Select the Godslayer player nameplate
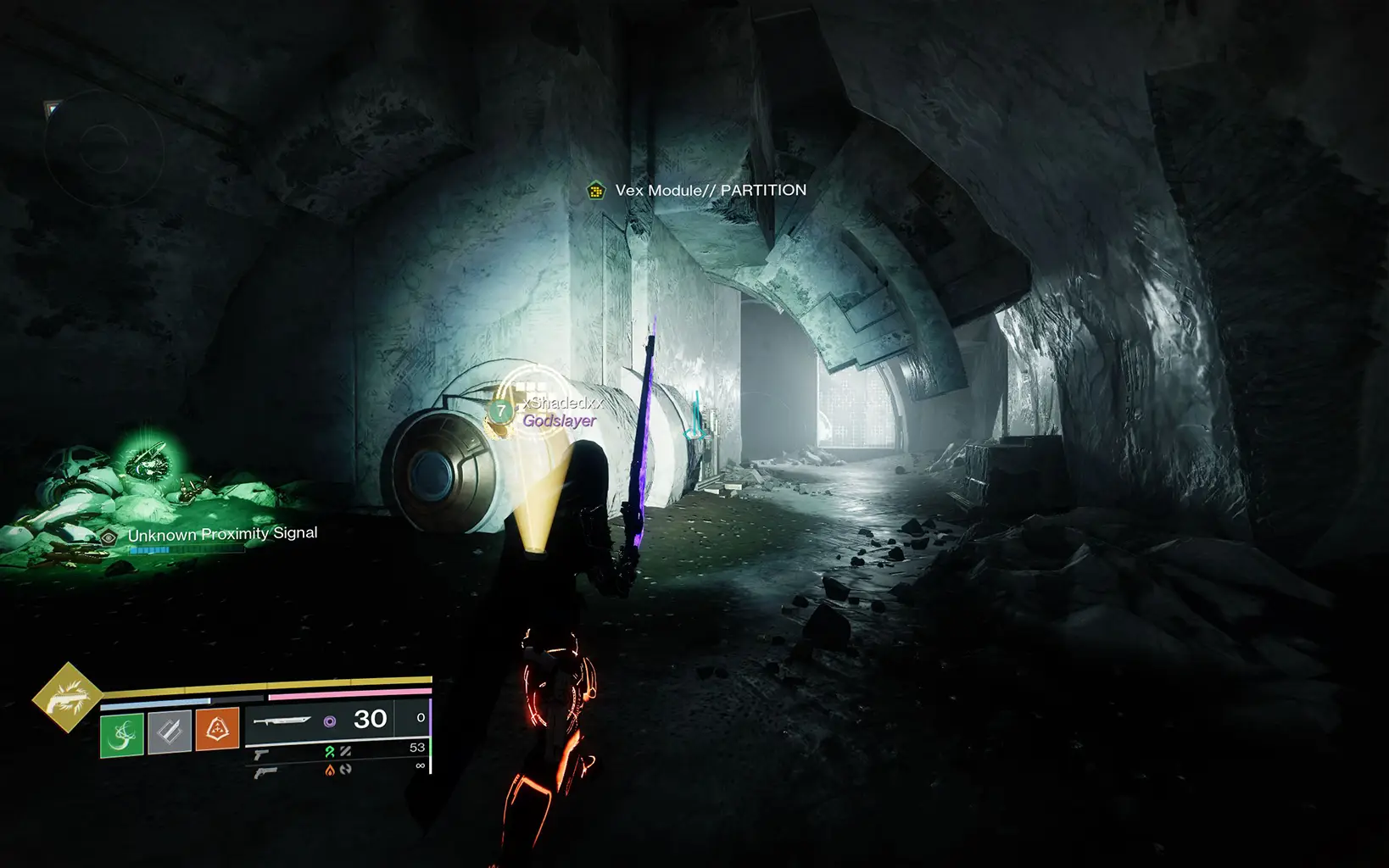 pos(559,420)
